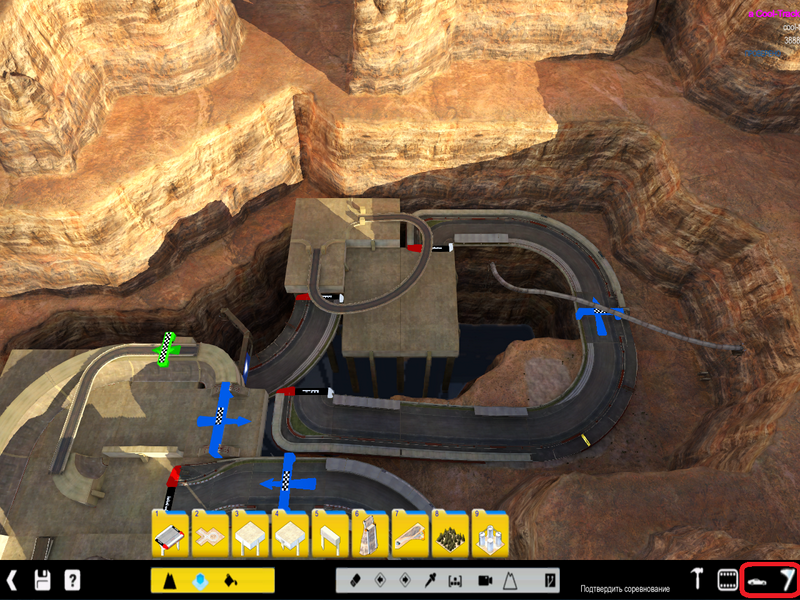Open folder 3 with platform blocks
The width and height of the screenshot is (800, 600).
click(x=250, y=535)
